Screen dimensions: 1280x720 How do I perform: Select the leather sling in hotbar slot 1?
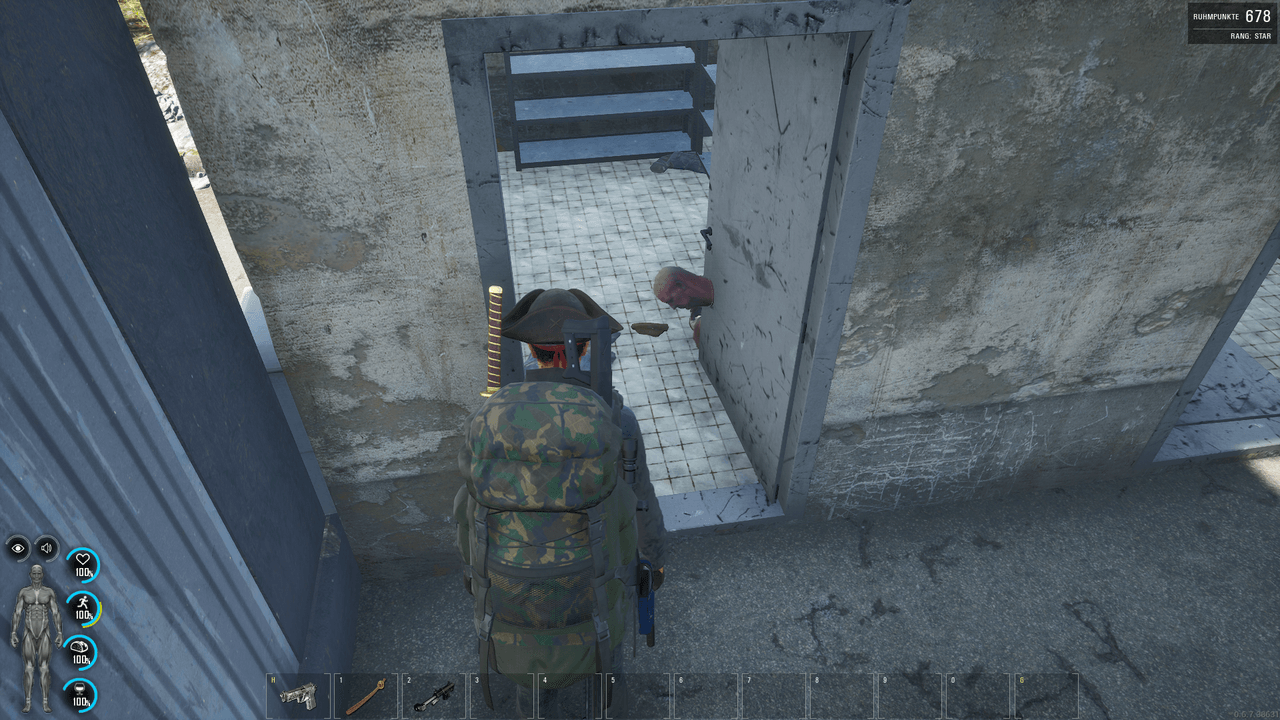pyautogui.click(x=367, y=694)
